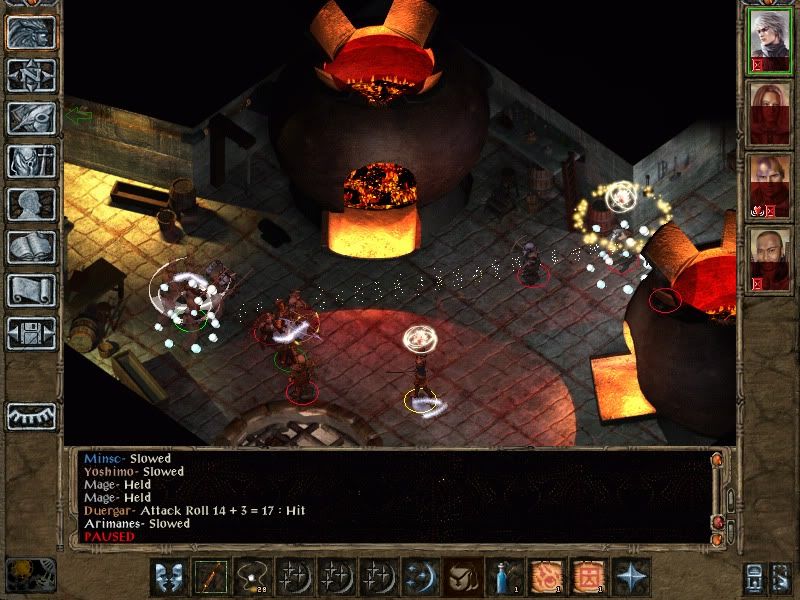The image size is (800, 600).
Task: Click the rest button with the closed eye
Action: click(x=30, y=415)
